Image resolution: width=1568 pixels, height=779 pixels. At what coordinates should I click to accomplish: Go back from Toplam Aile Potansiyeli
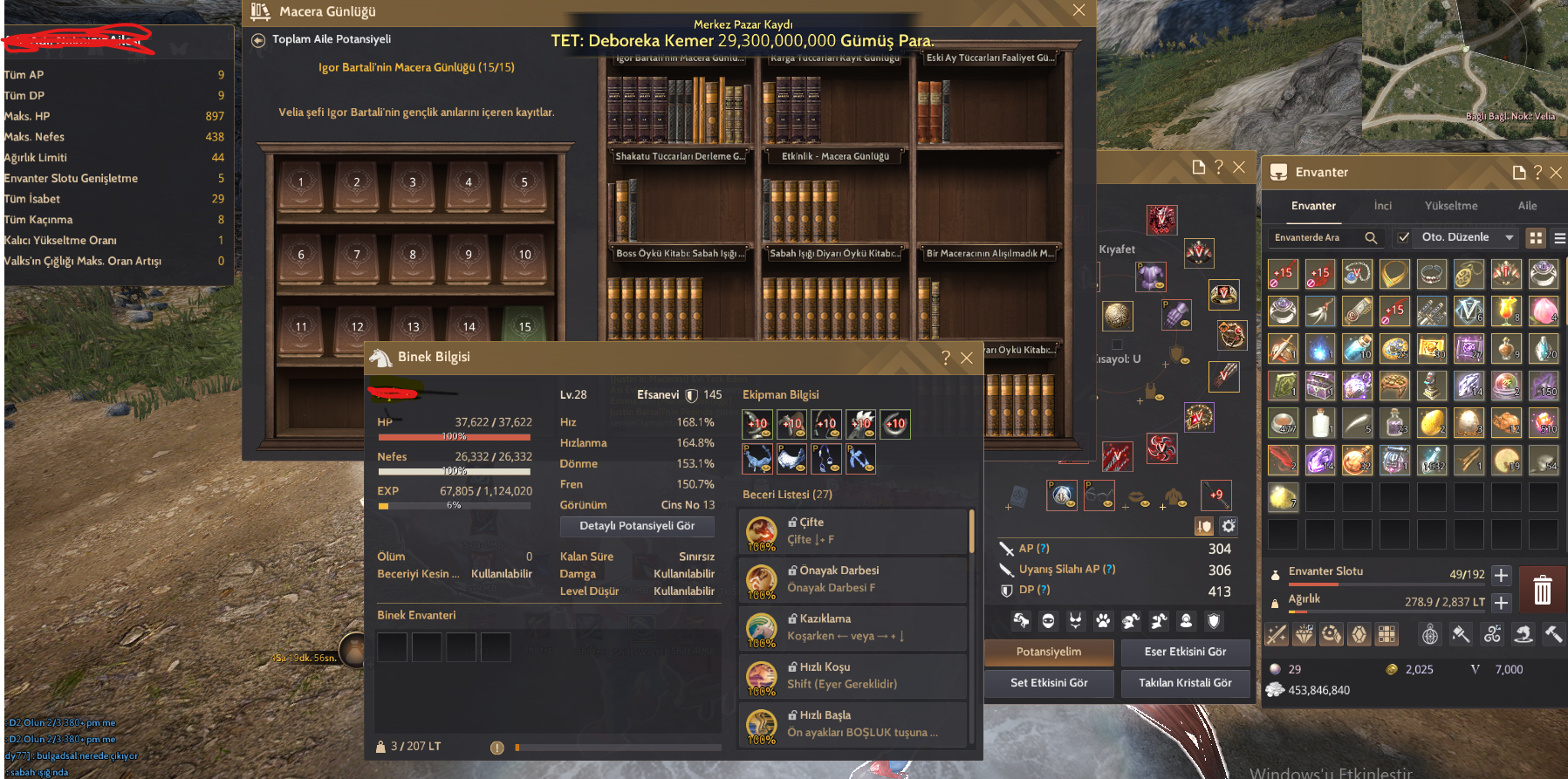click(x=258, y=40)
